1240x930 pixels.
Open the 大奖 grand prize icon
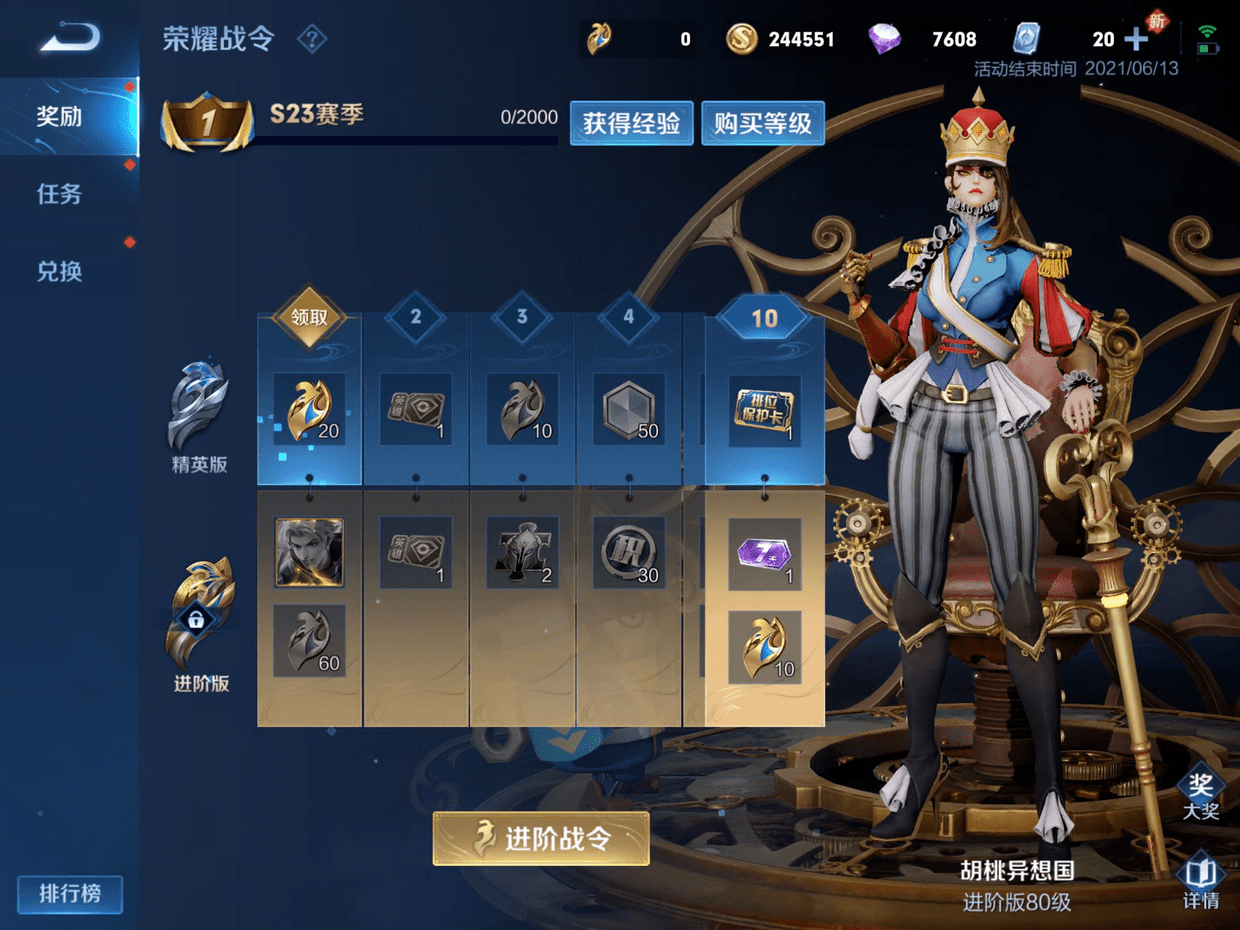pos(1201,795)
